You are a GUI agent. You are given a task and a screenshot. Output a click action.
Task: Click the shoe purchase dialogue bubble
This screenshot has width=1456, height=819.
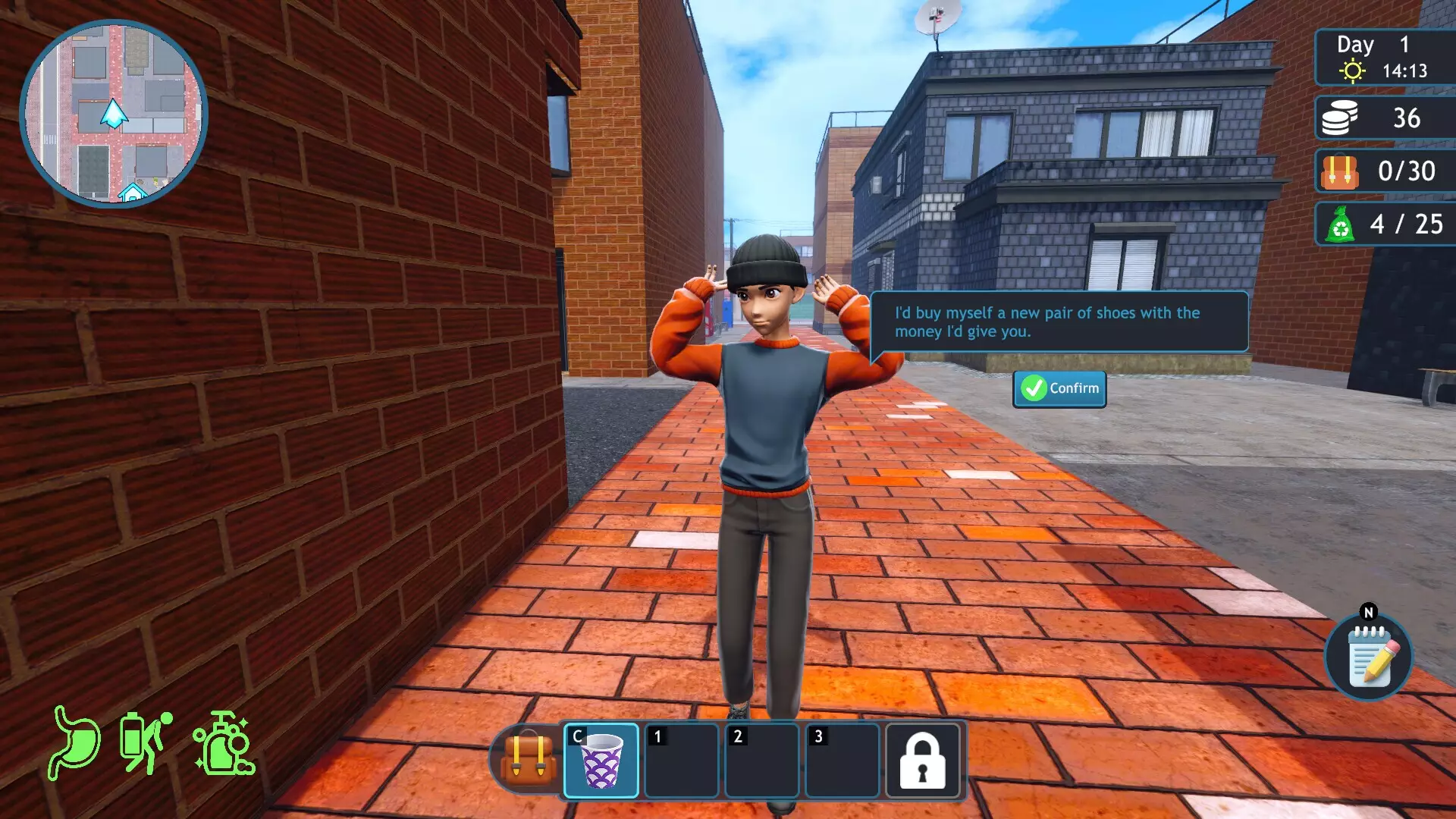(1058, 322)
